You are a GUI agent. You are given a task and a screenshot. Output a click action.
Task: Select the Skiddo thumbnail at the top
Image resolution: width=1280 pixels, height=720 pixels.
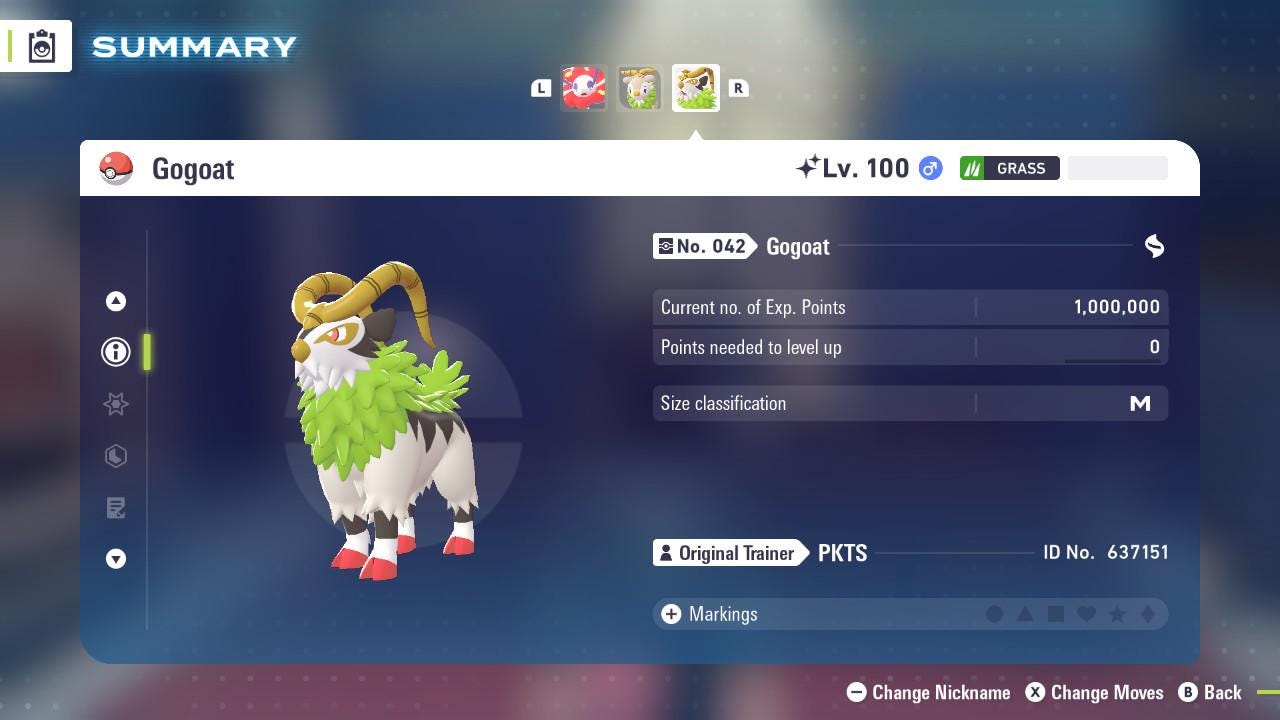click(x=640, y=88)
